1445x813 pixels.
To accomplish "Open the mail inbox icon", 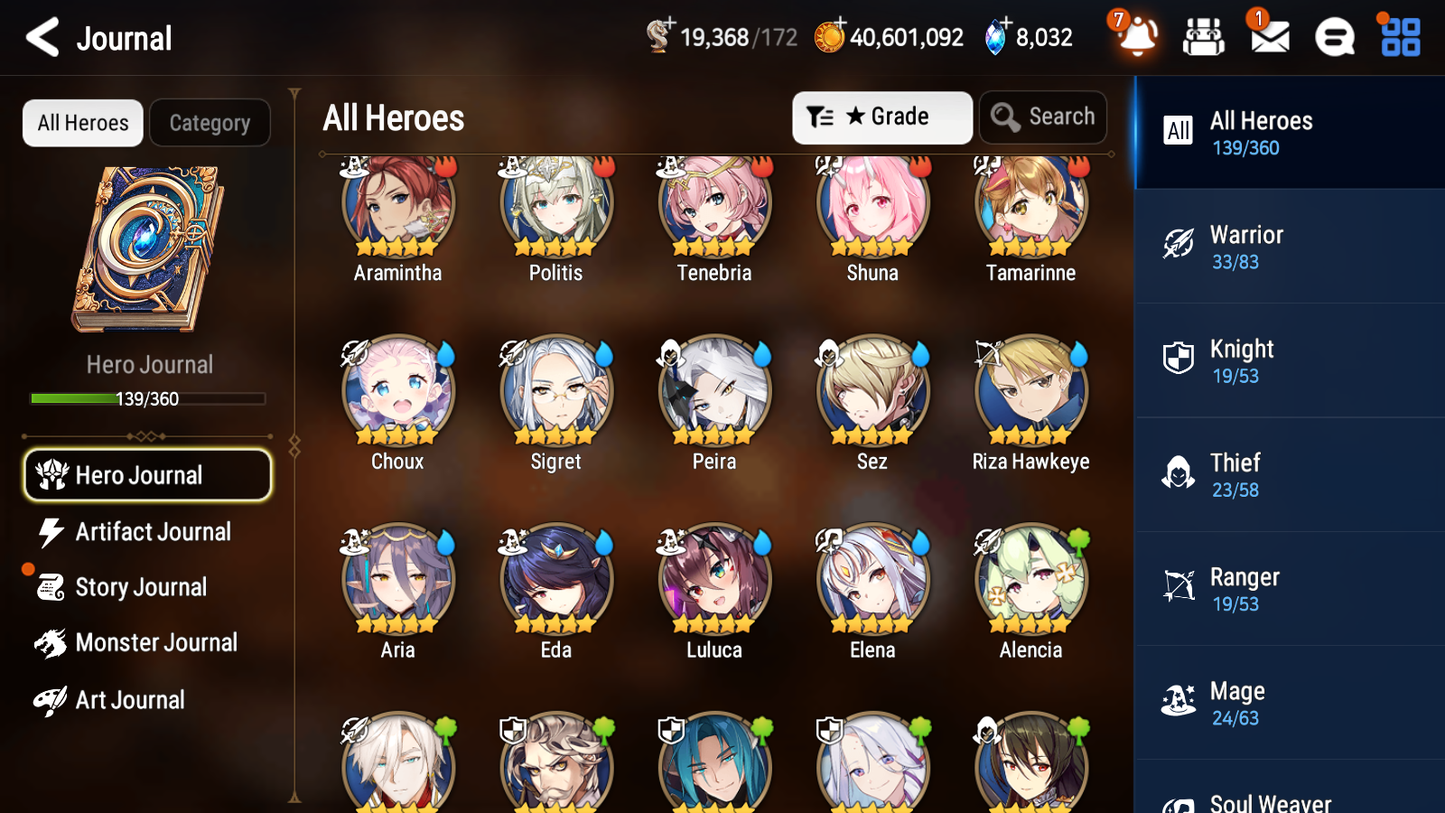I will 1268,37.
